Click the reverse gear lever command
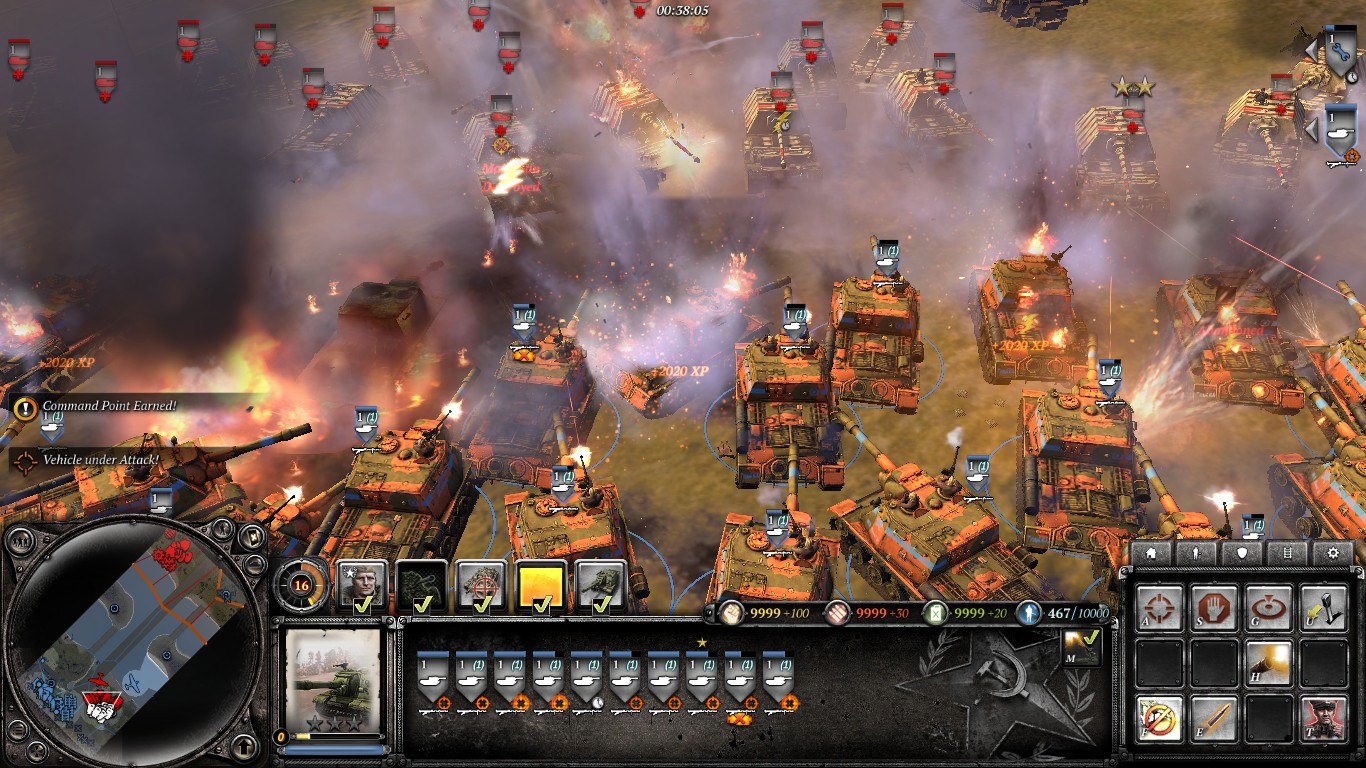1366x768 pixels. coord(1322,607)
